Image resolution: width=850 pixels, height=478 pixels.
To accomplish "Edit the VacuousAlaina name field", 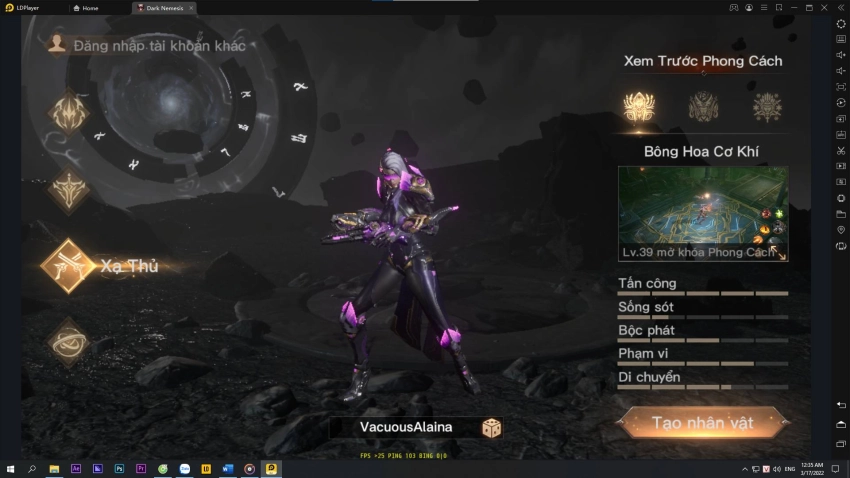I will point(405,427).
